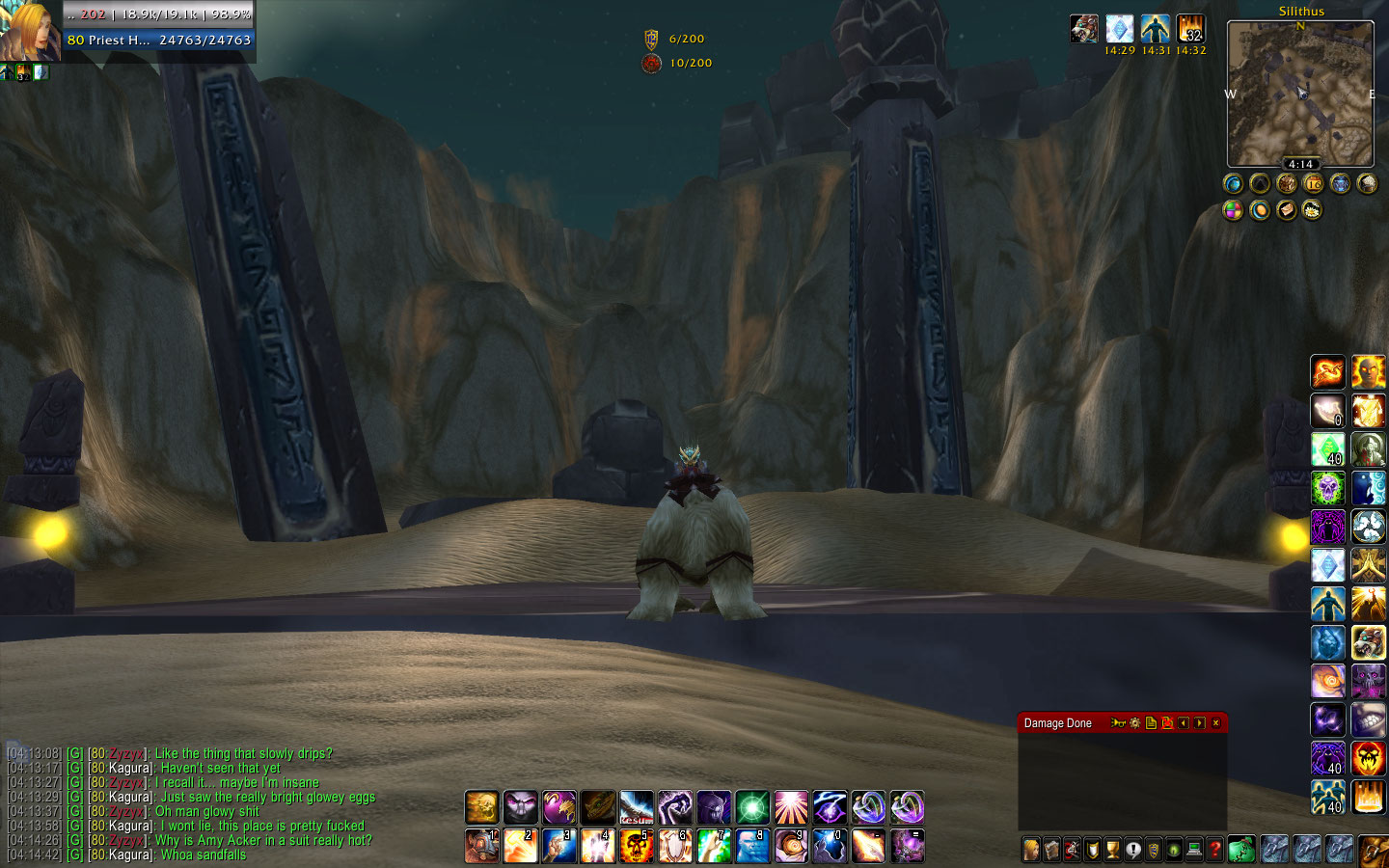Cast the flaming skull spell in slot 5
This screenshot has height=868, width=1389.
(637, 846)
